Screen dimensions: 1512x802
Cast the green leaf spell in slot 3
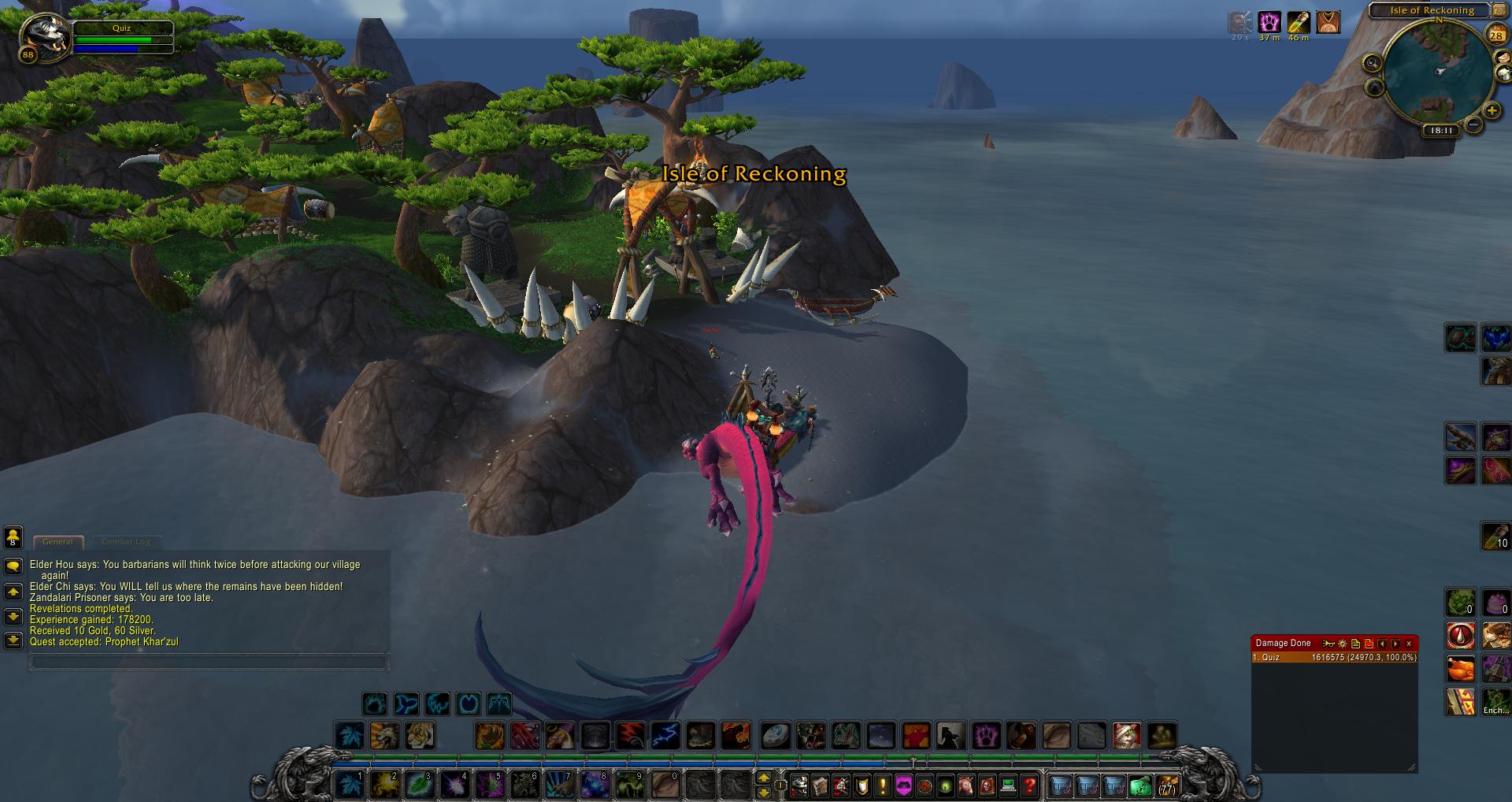pos(418,785)
